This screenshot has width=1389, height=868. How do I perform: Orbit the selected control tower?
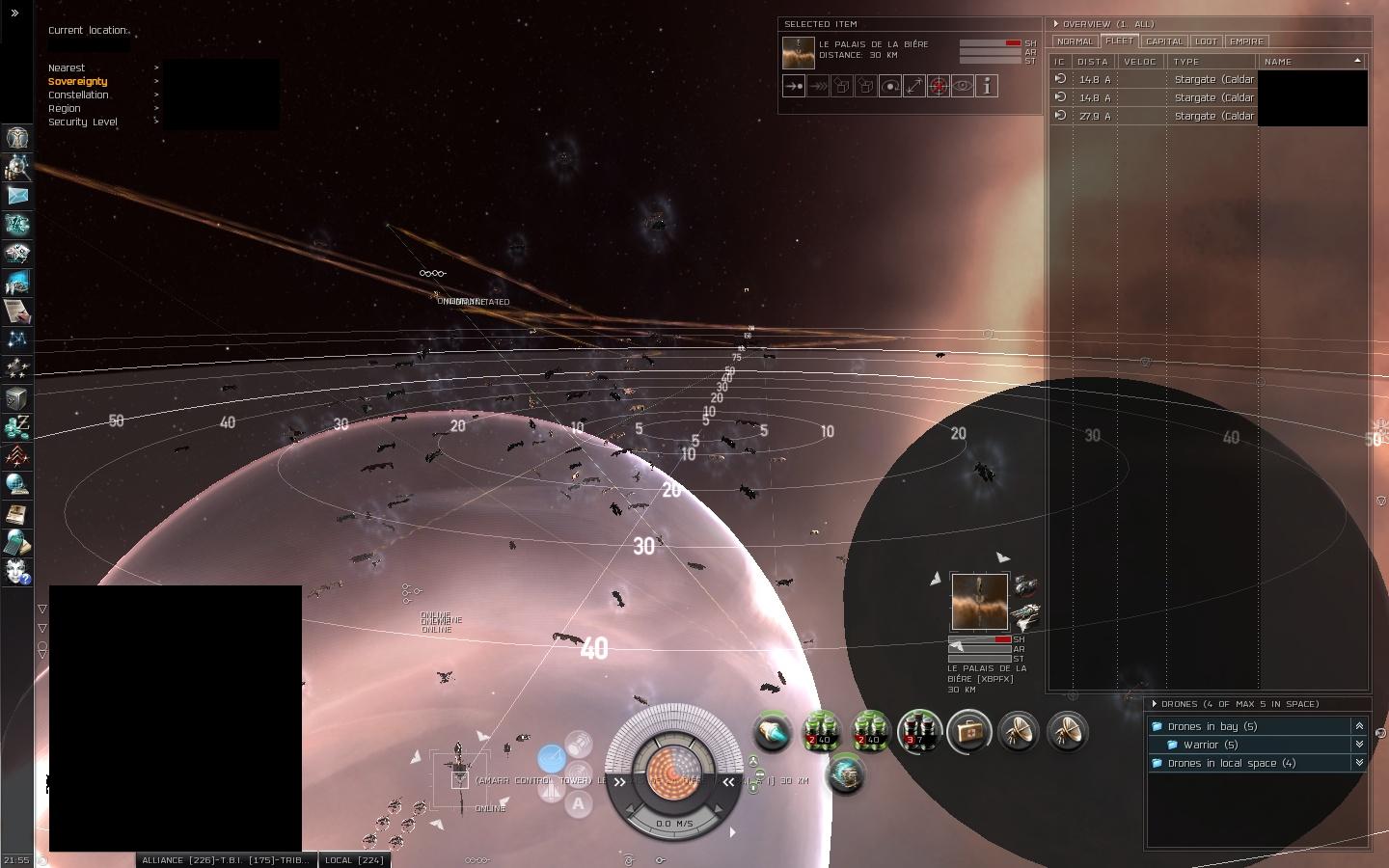[x=890, y=87]
